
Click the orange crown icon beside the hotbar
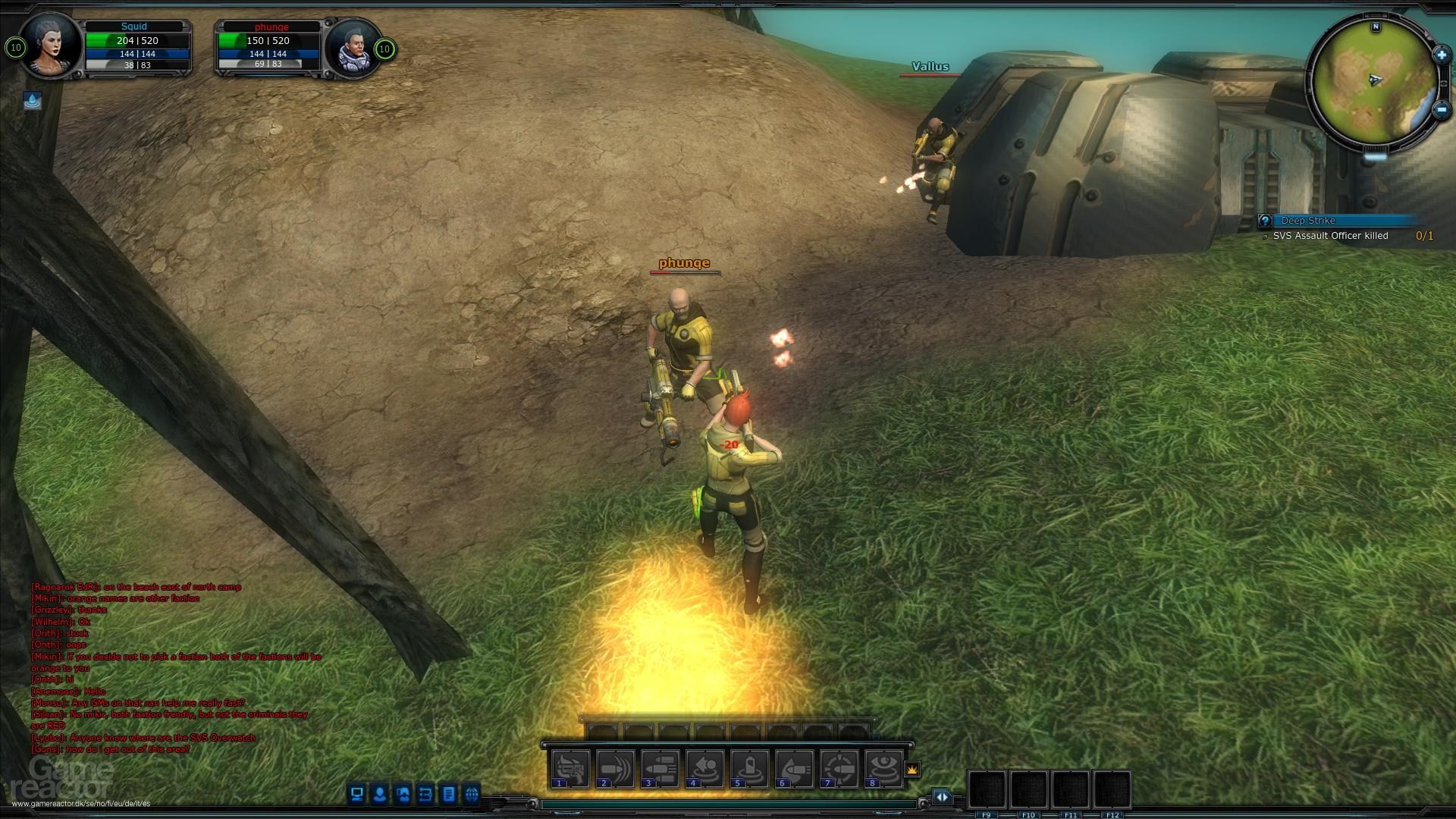(912, 769)
